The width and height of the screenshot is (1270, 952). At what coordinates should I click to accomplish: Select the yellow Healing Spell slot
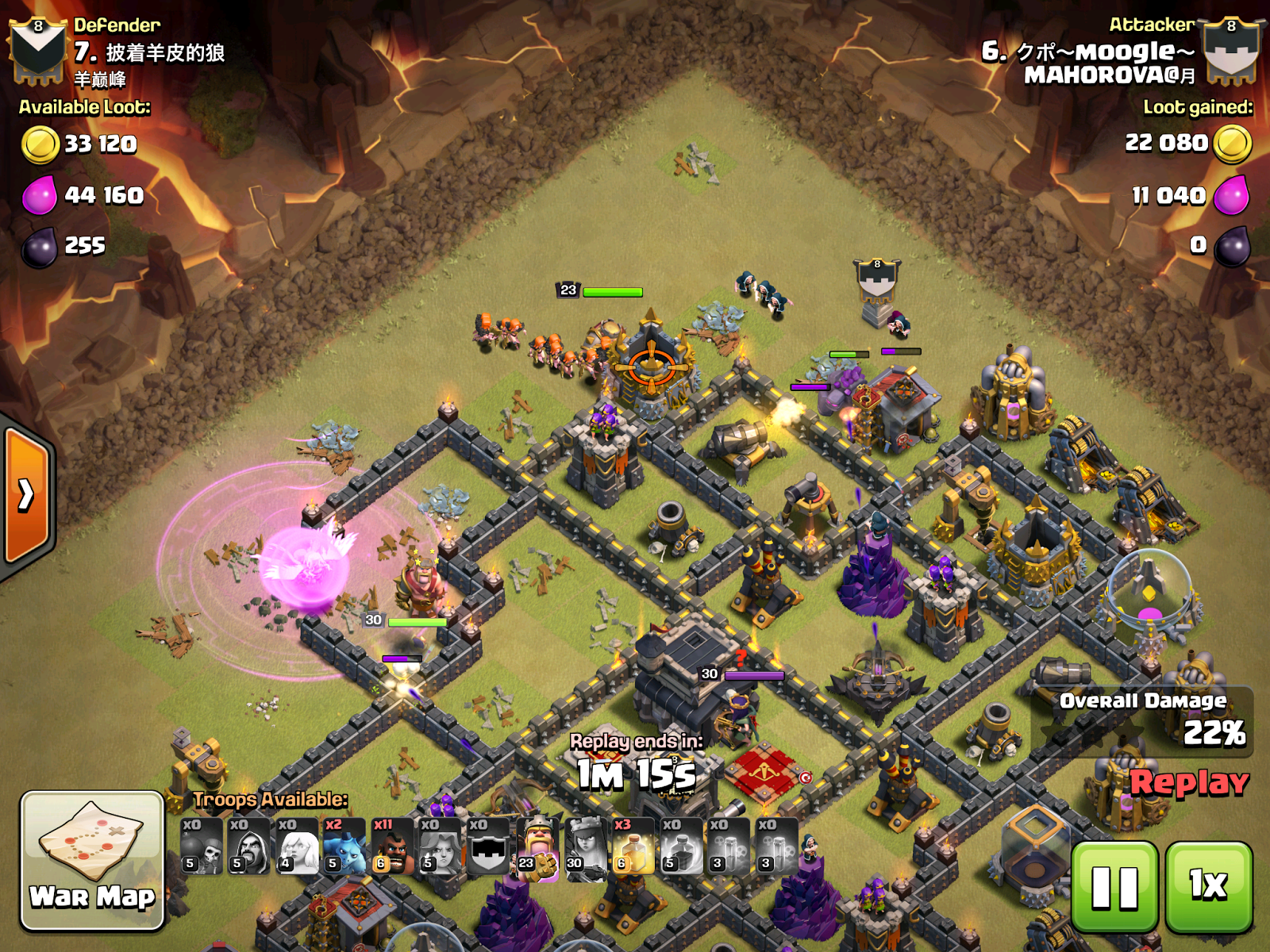pyautogui.click(x=633, y=846)
